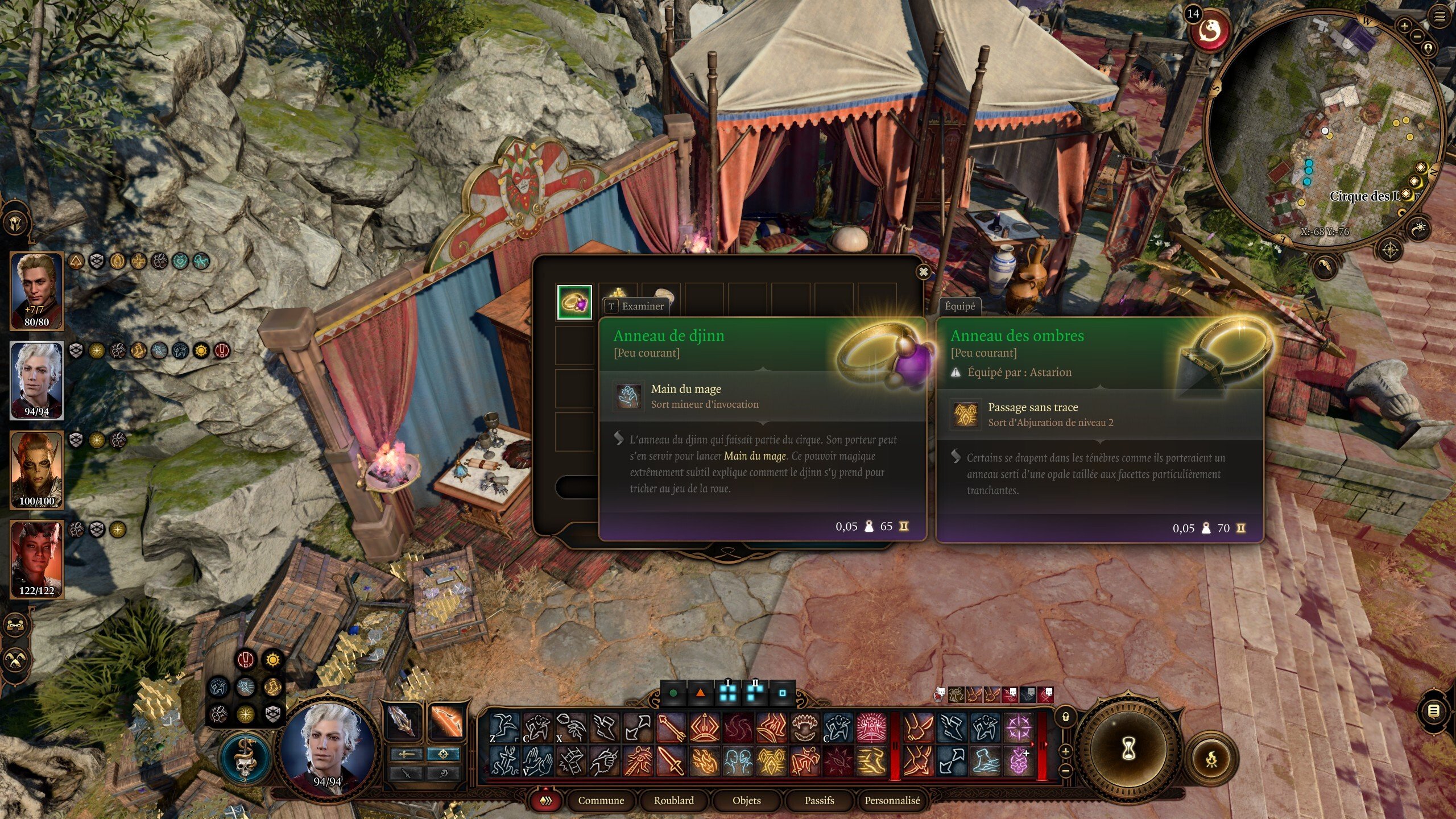Switch to the Roublard tab

(x=674, y=801)
